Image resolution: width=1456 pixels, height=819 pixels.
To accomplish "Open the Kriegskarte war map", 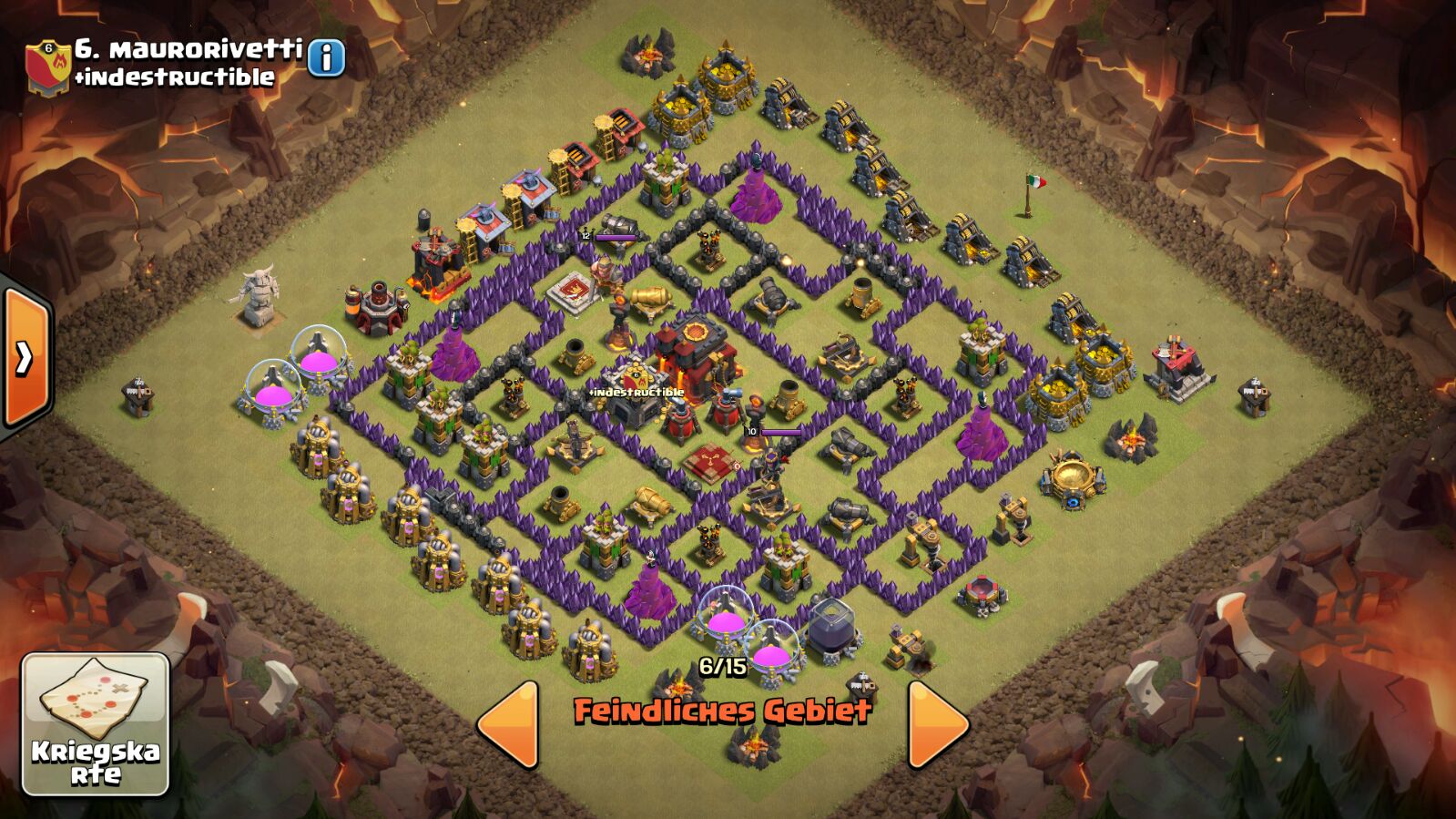I will (x=95, y=723).
